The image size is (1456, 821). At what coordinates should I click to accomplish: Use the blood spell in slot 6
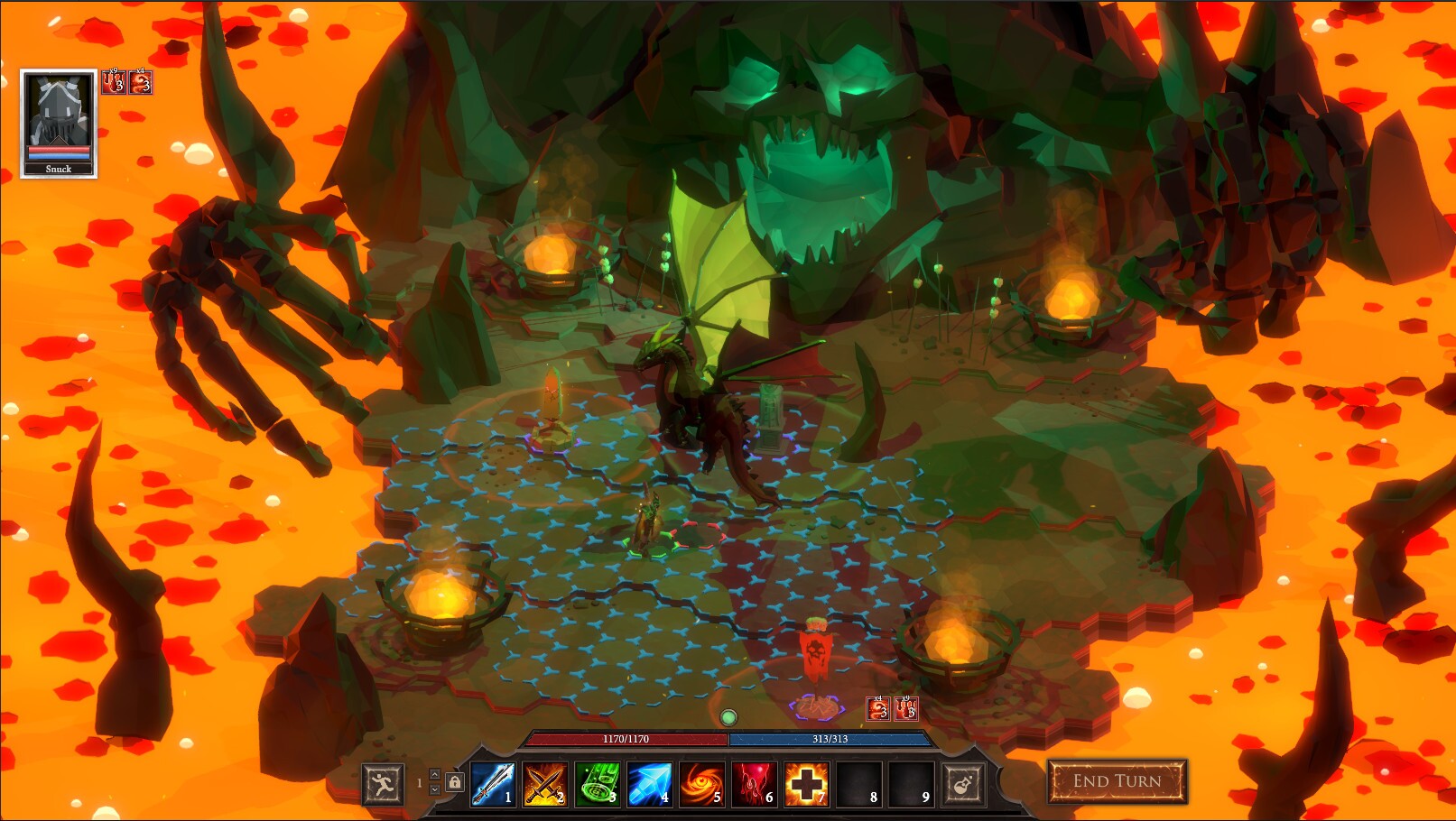[x=756, y=785]
